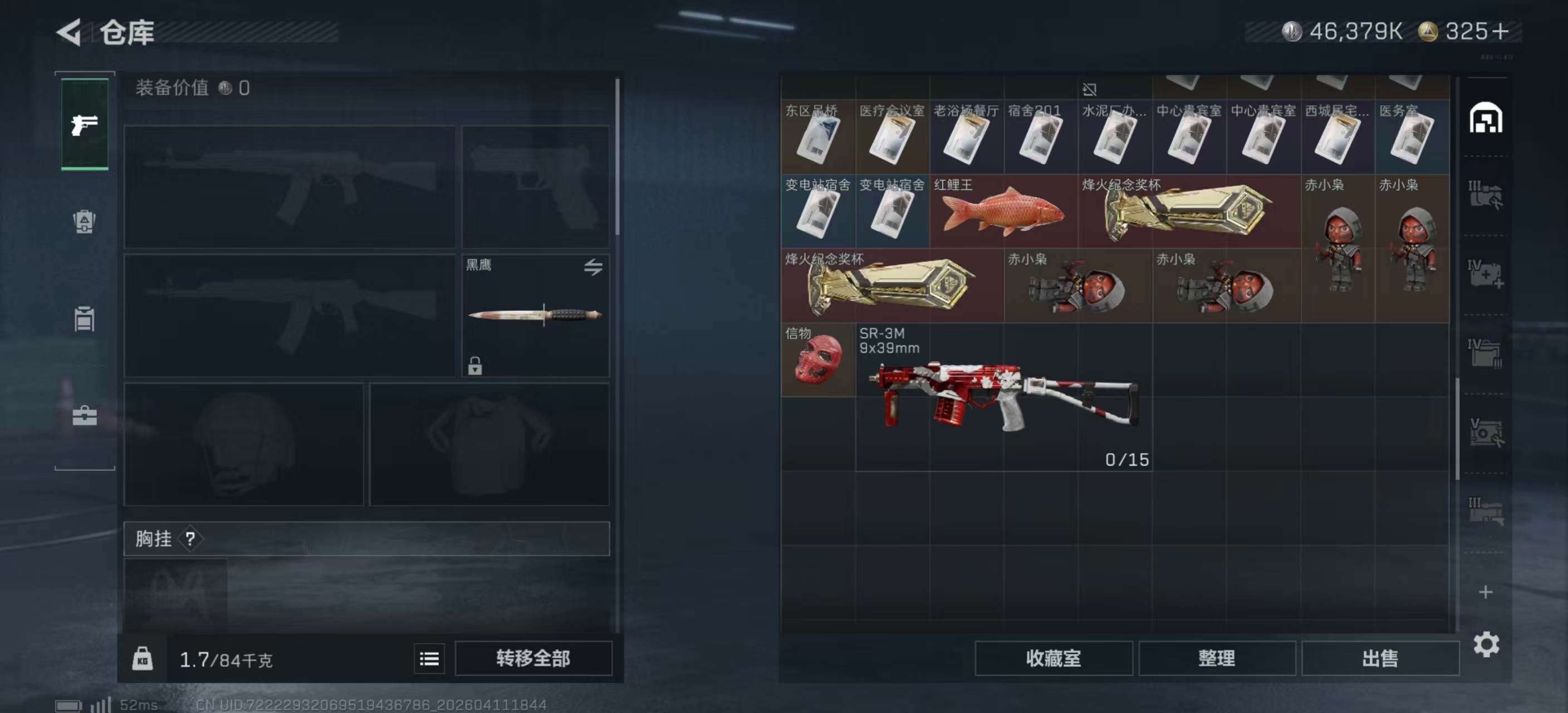This screenshot has width=1568, height=713.
Task: Open the 出售 sell menu
Action: (1379, 658)
